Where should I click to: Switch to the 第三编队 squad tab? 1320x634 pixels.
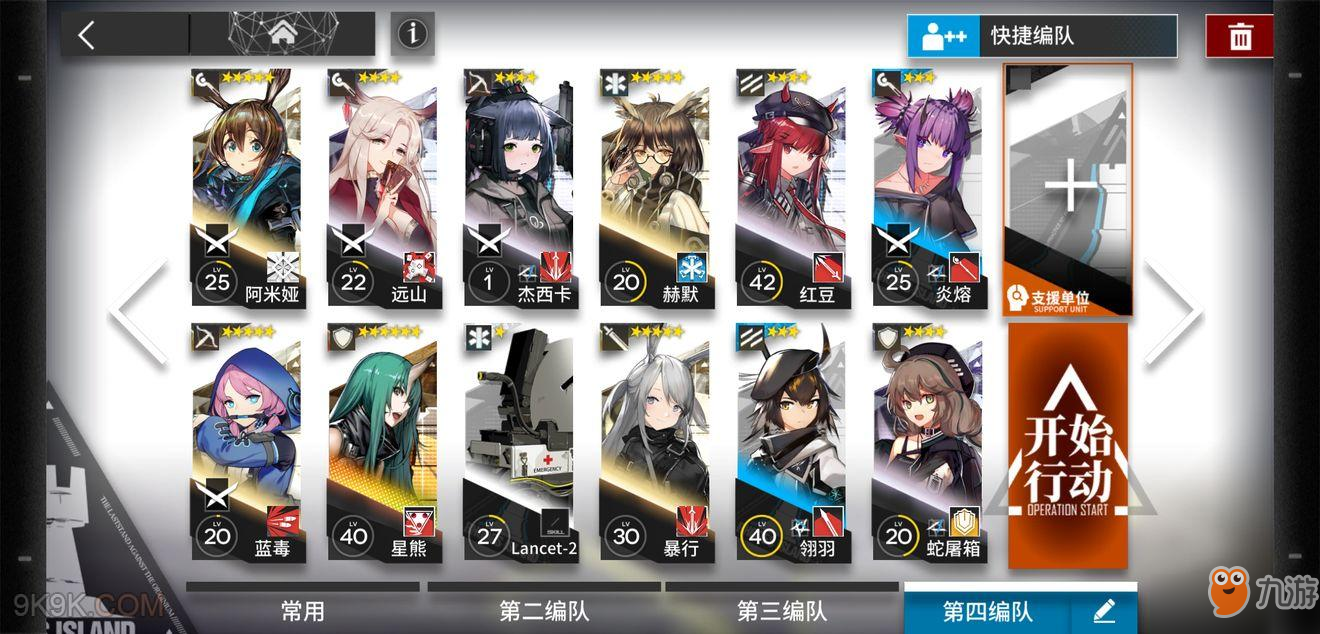[x=782, y=611]
